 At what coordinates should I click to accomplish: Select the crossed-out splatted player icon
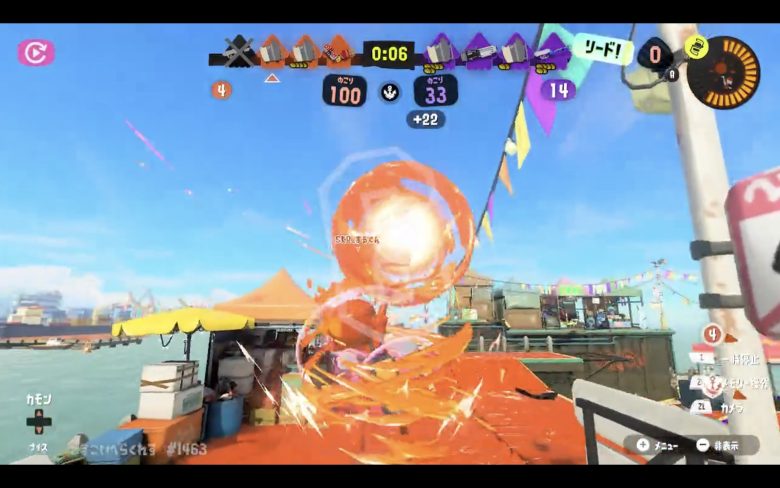(238, 51)
